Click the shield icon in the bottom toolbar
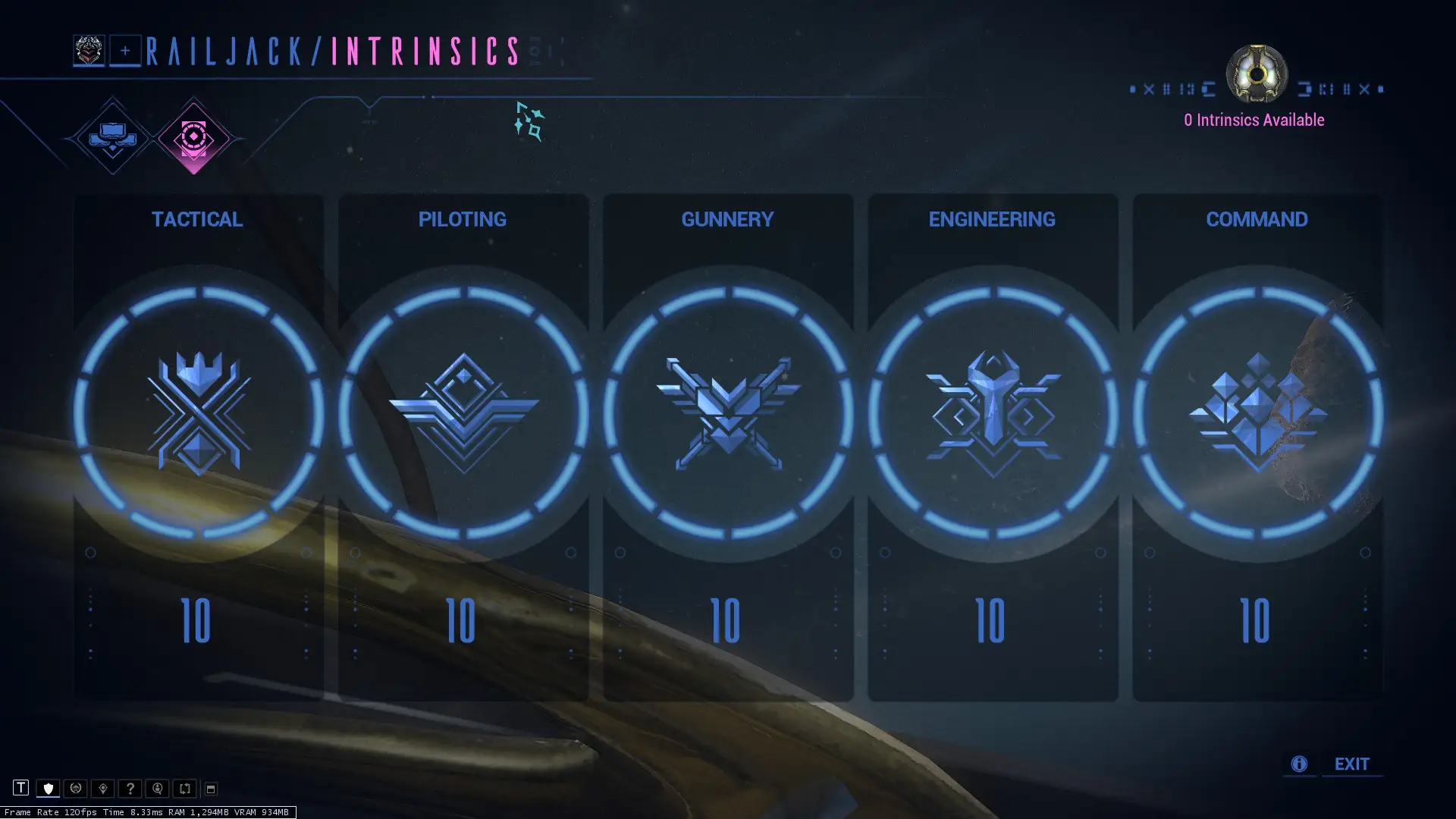 (49, 789)
